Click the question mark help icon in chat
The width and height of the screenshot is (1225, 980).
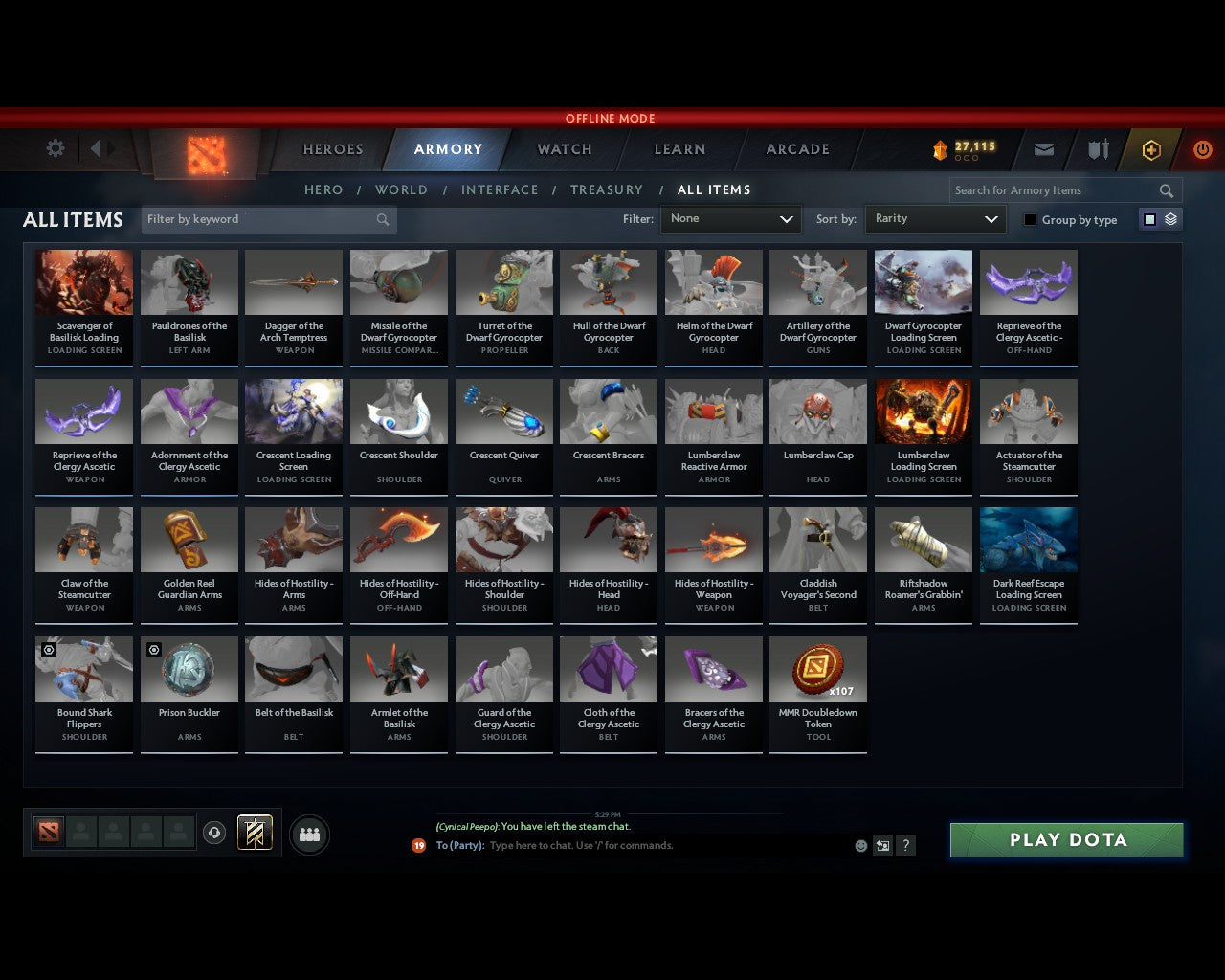[x=904, y=845]
